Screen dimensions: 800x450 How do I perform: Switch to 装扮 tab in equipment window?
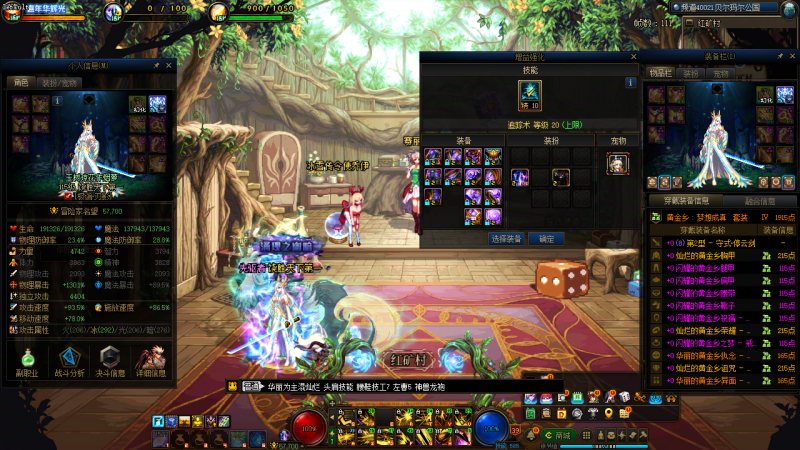pyautogui.click(x=690, y=73)
